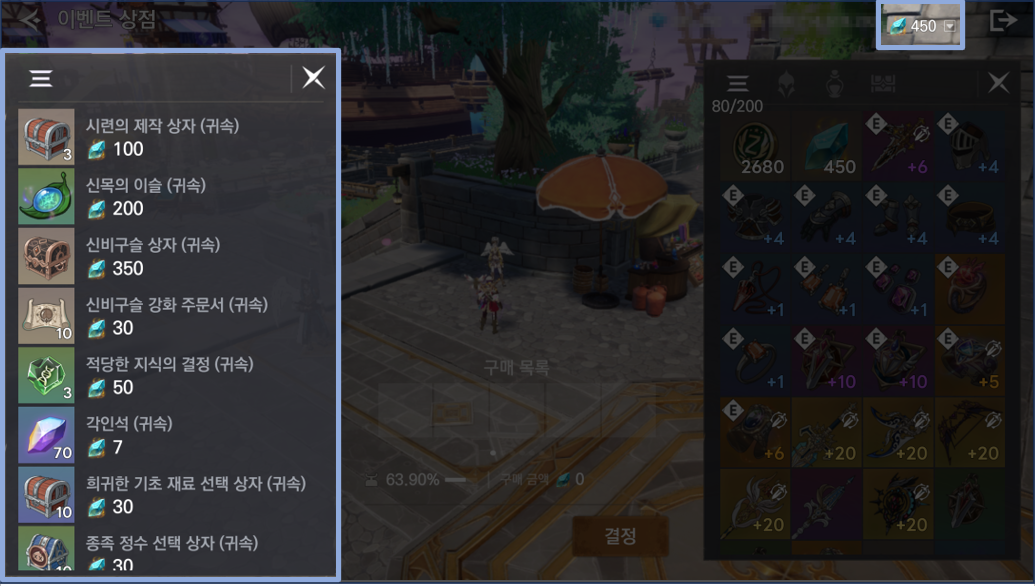Select 신비구슬 상자 priced at 350
The width and height of the screenshot is (1035, 586).
170,257
